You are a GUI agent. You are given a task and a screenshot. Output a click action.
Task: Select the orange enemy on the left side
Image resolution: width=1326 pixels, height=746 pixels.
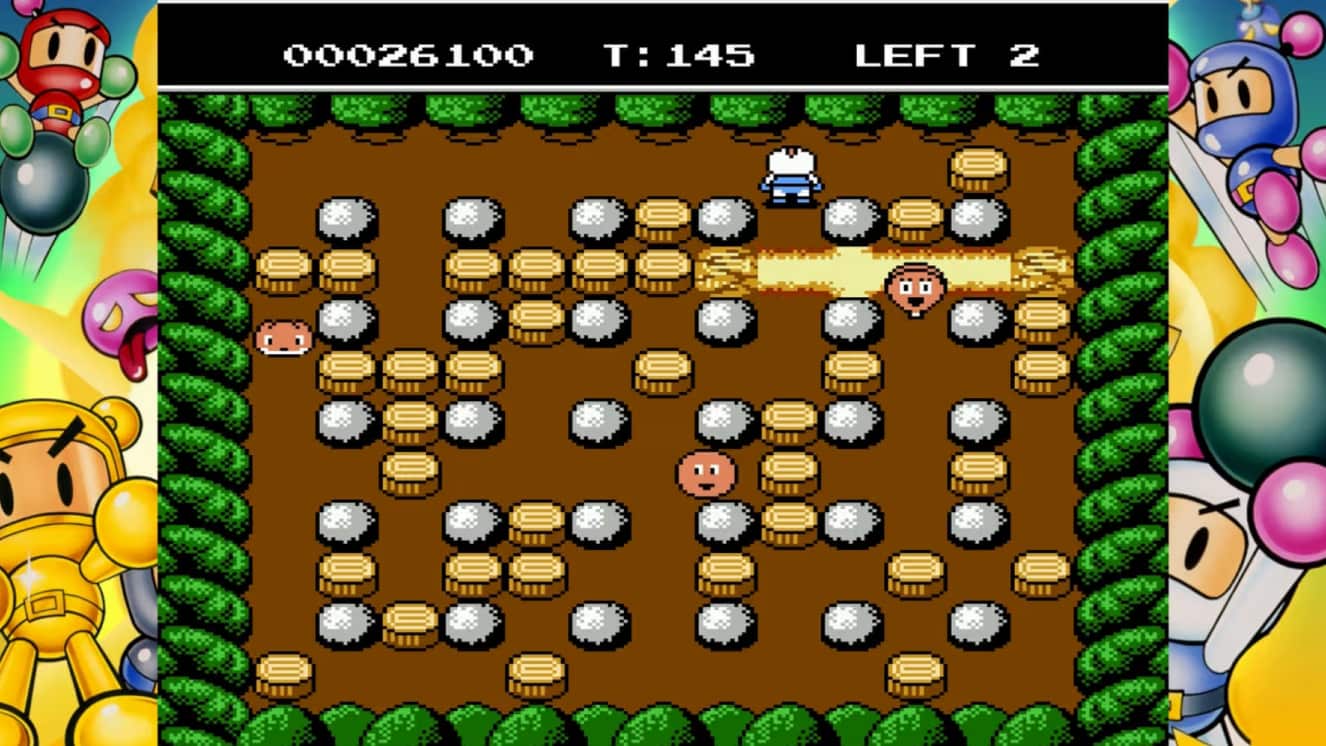click(283, 338)
